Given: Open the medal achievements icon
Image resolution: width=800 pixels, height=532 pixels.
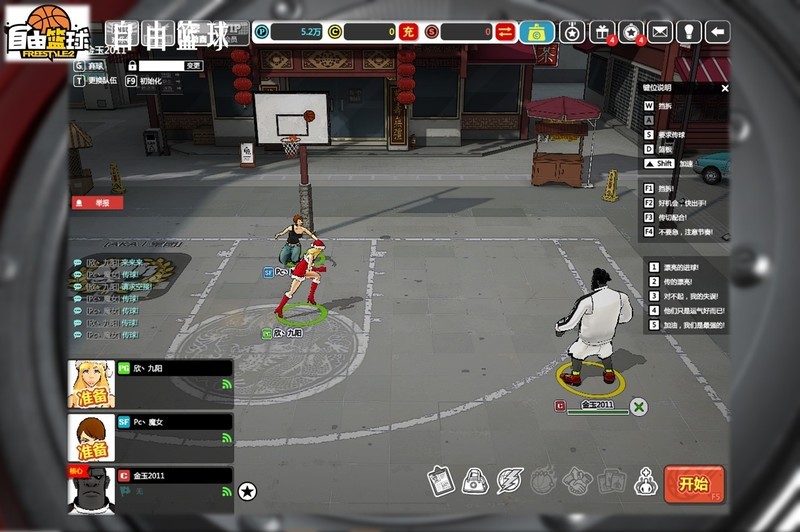Looking at the screenshot, I should (571, 32).
